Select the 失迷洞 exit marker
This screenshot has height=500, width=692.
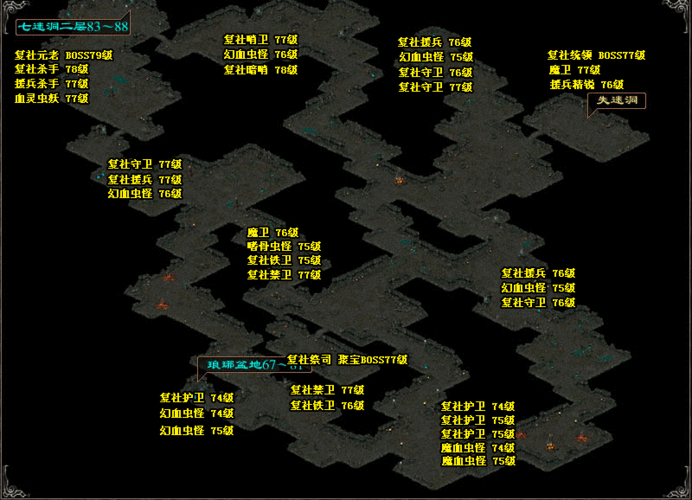point(616,101)
